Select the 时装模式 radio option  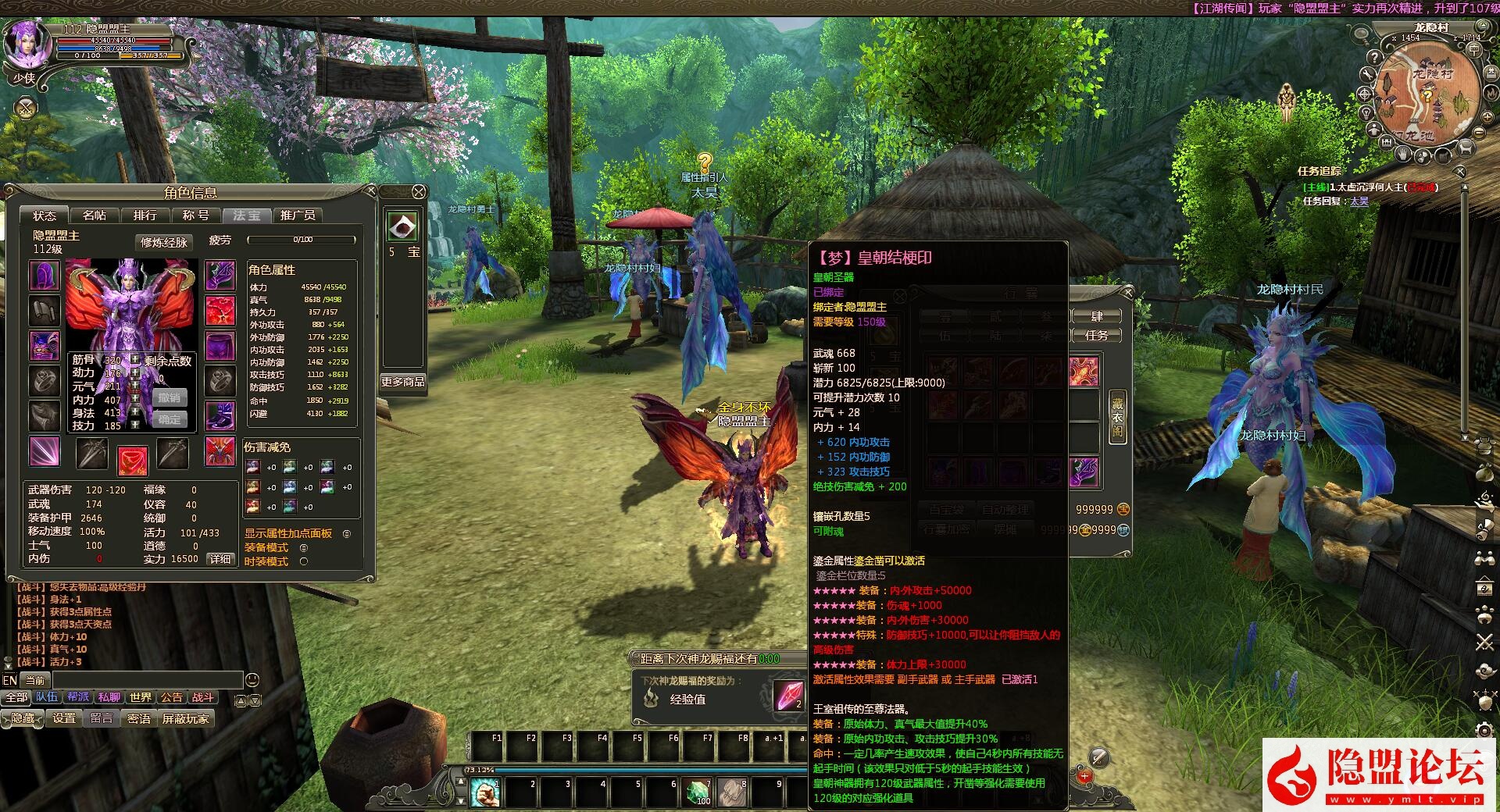tap(304, 561)
